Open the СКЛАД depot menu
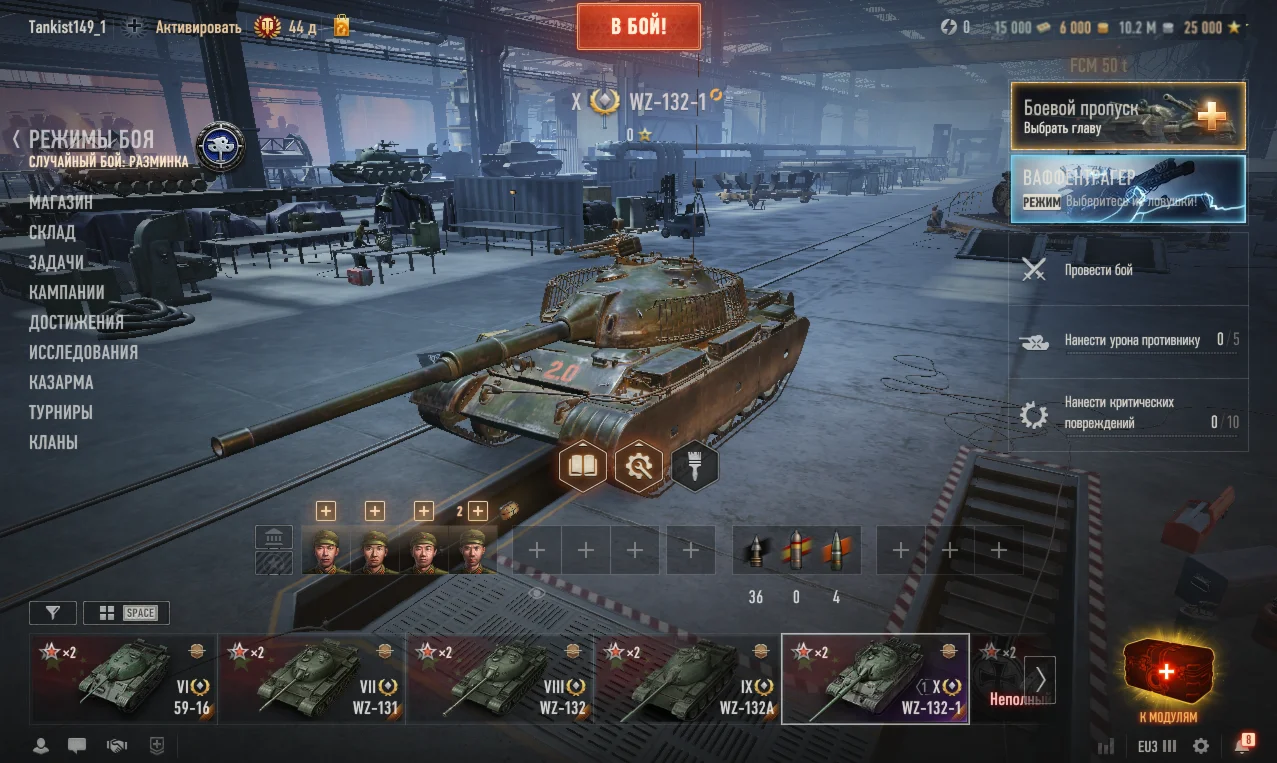The image size is (1277, 763). [x=52, y=232]
